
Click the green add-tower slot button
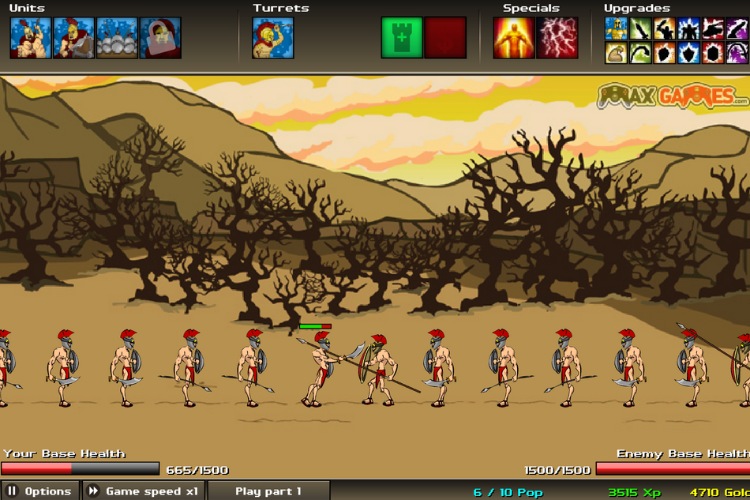coord(401,38)
